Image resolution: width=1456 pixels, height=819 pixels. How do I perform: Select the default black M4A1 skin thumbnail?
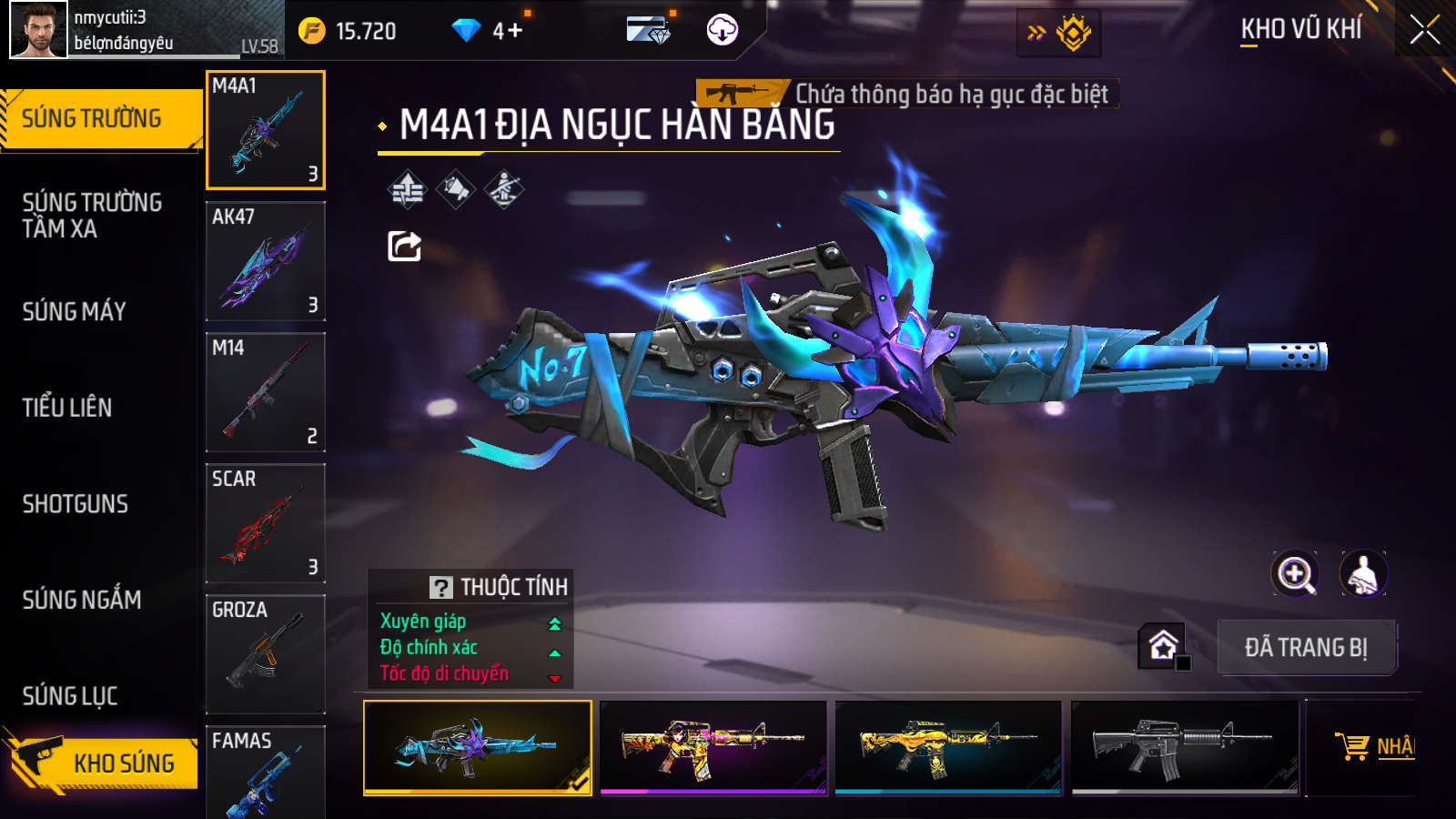1185,747
